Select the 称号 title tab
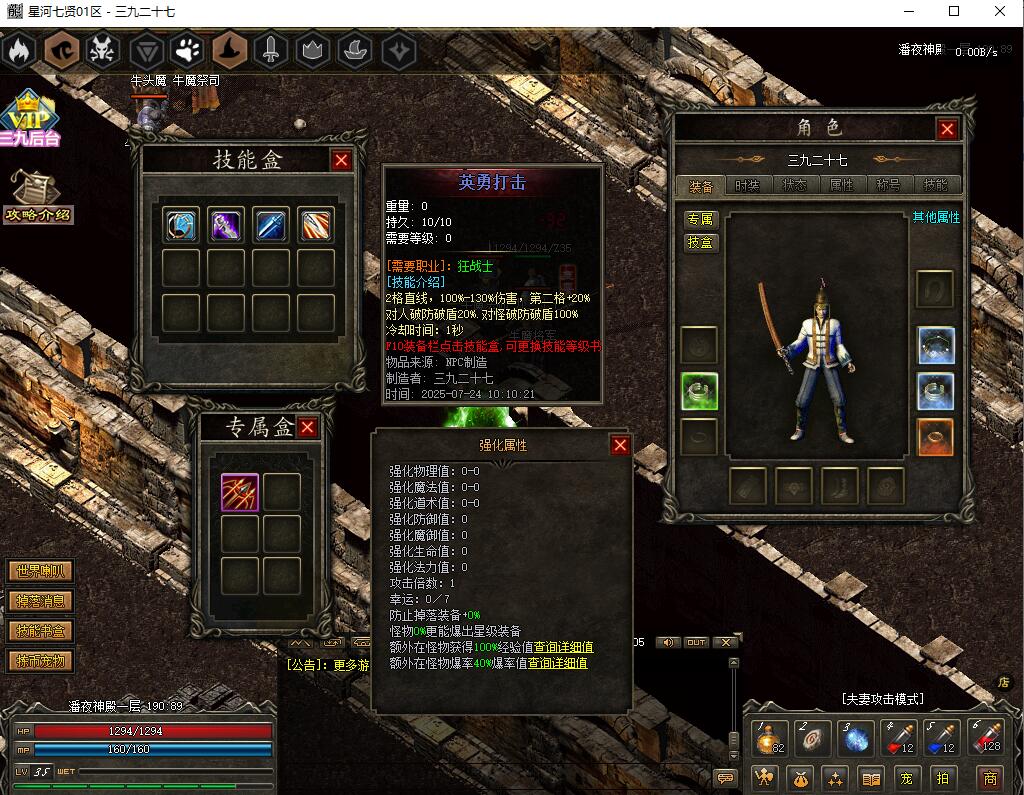This screenshot has width=1024, height=795. pyautogui.click(x=888, y=185)
